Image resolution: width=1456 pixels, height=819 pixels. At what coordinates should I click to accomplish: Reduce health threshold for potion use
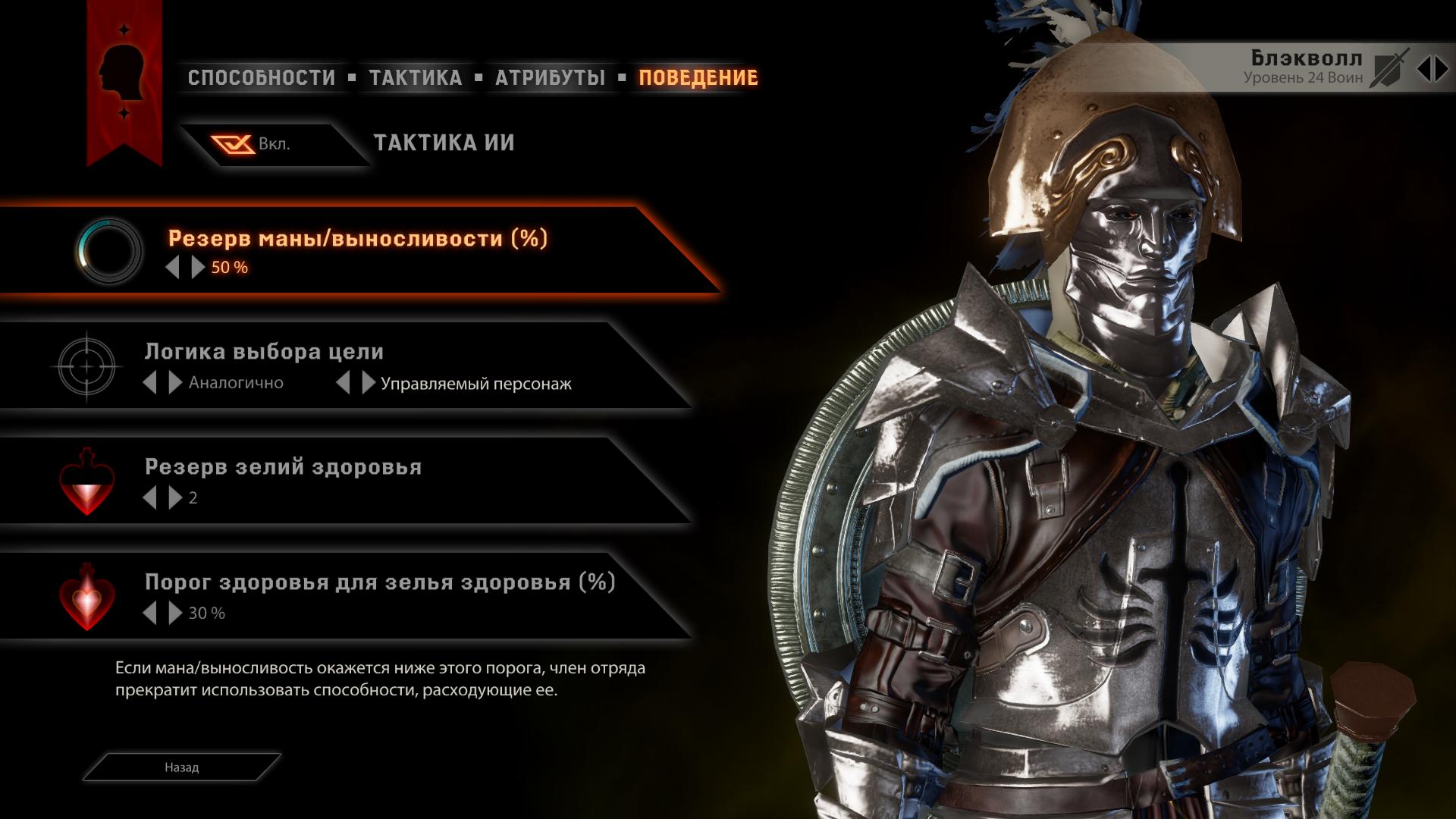click(x=150, y=613)
